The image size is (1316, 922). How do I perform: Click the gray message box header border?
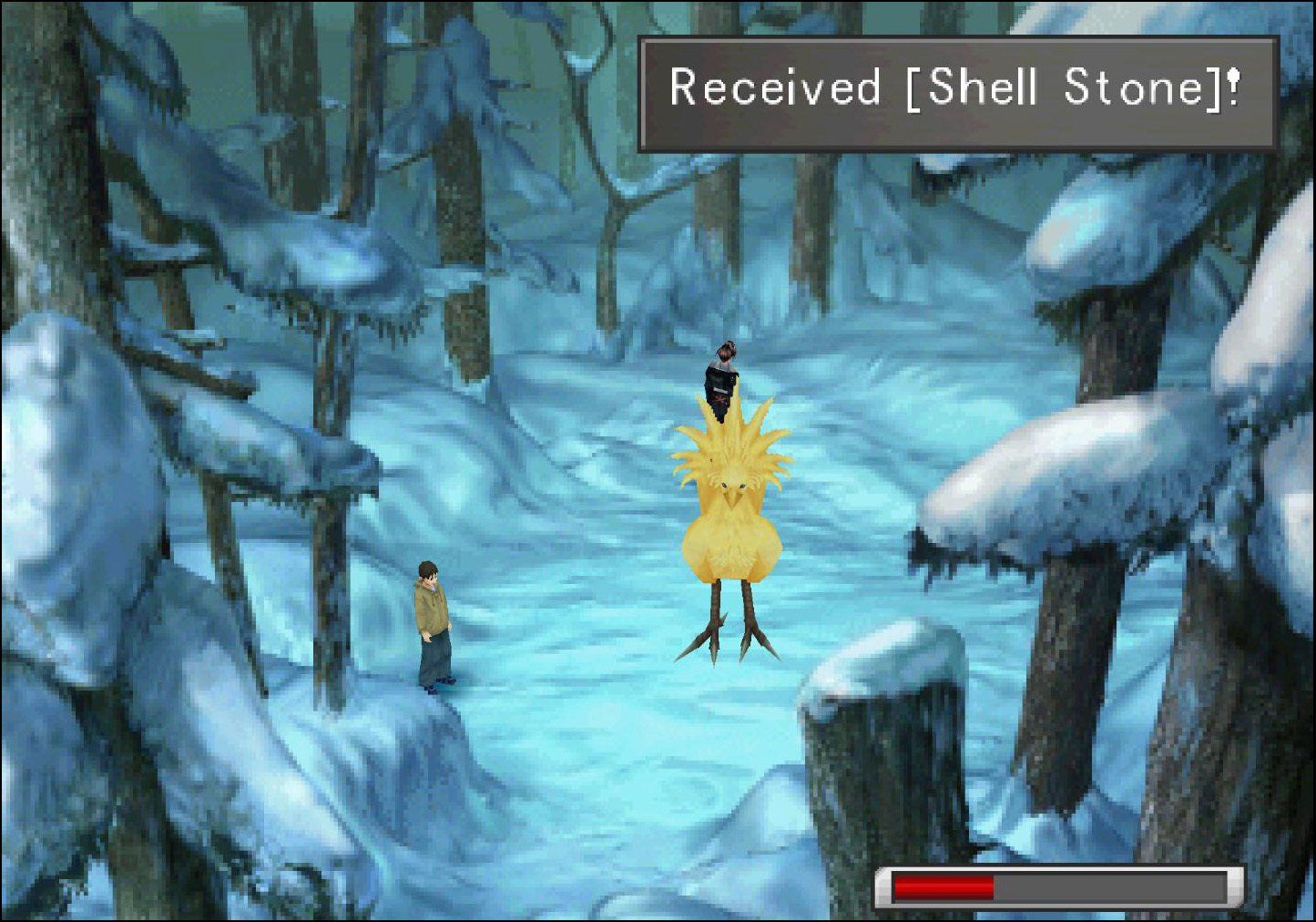click(956, 41)
